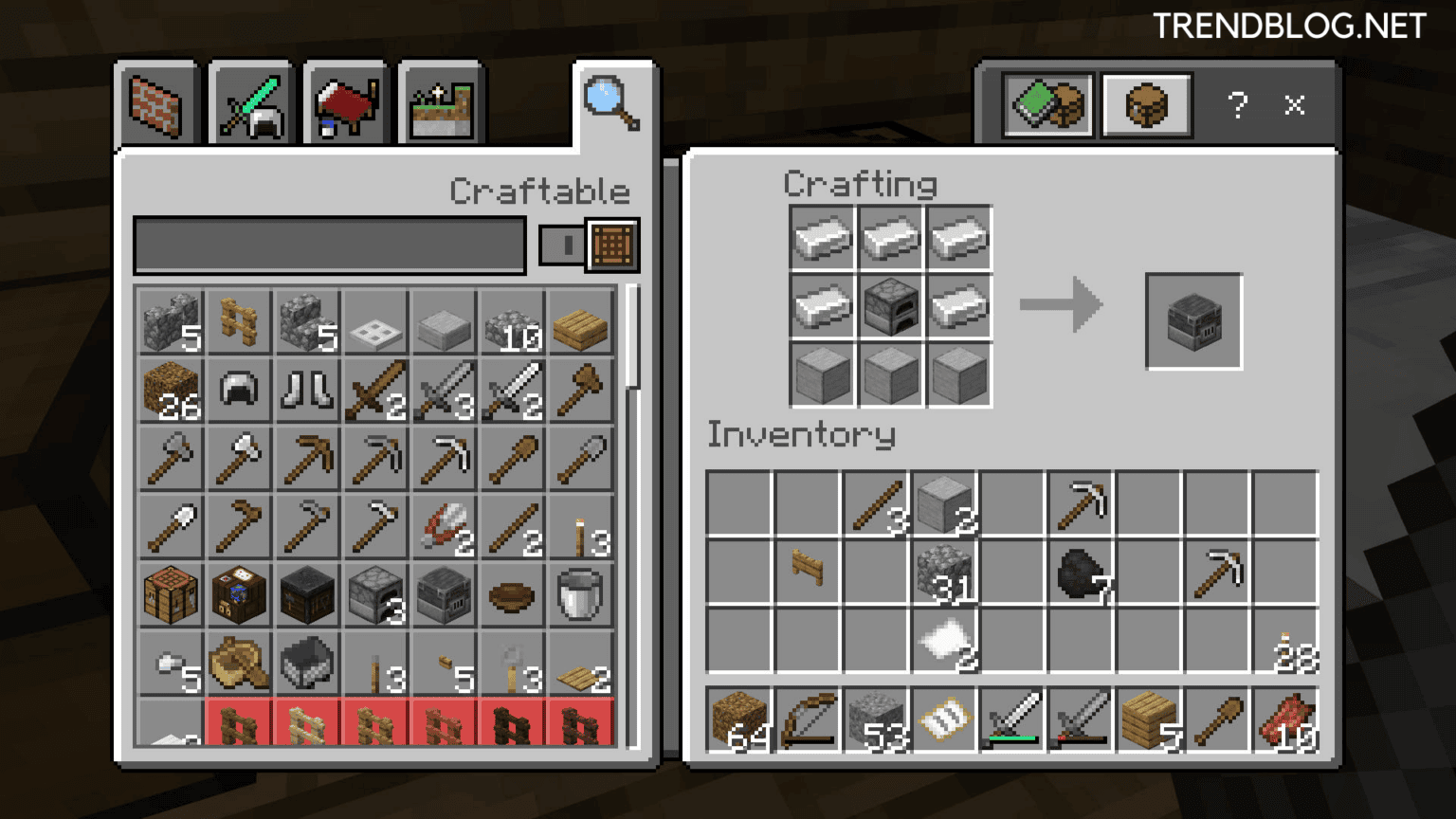Switch to the search magnifying glass tab

(611, 104)
